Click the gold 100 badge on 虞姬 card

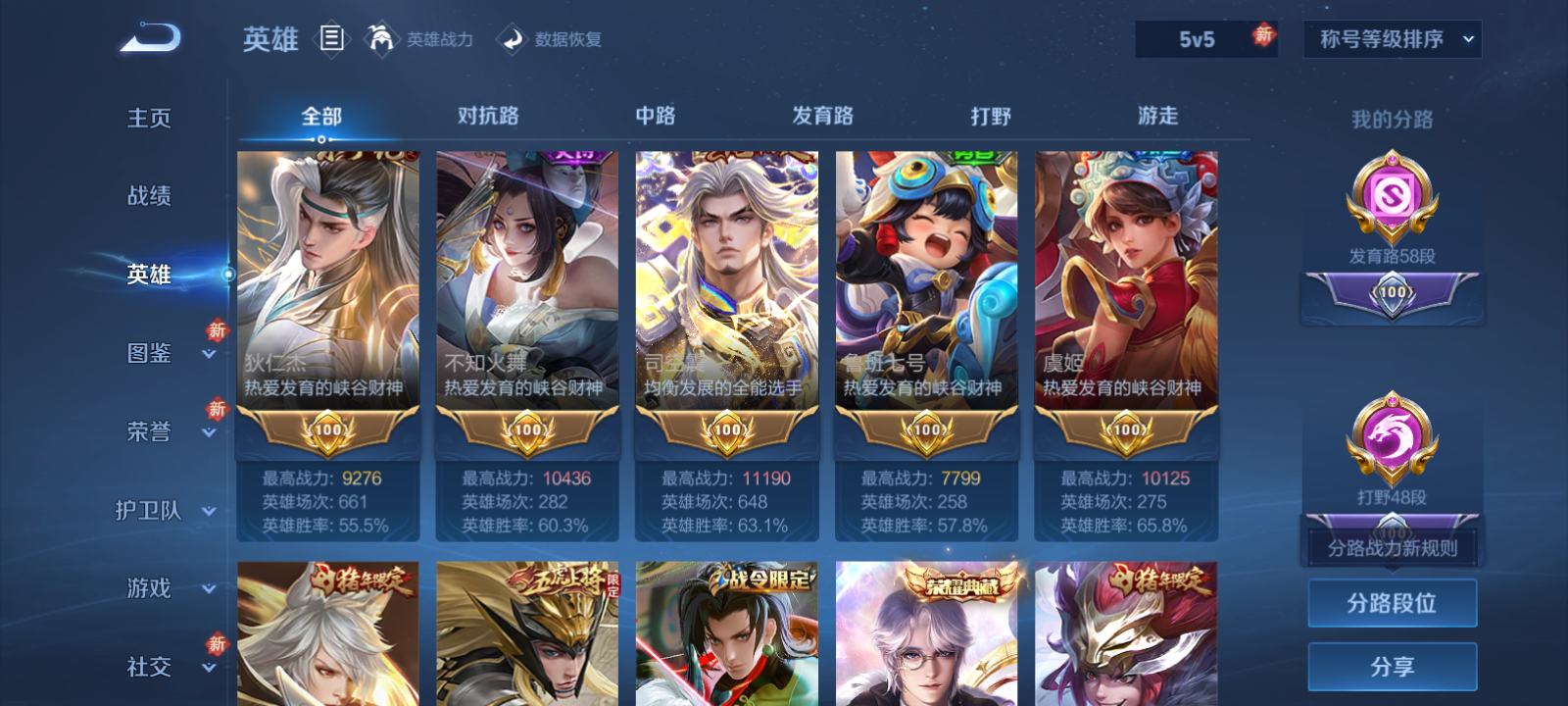coord(1126,431)
